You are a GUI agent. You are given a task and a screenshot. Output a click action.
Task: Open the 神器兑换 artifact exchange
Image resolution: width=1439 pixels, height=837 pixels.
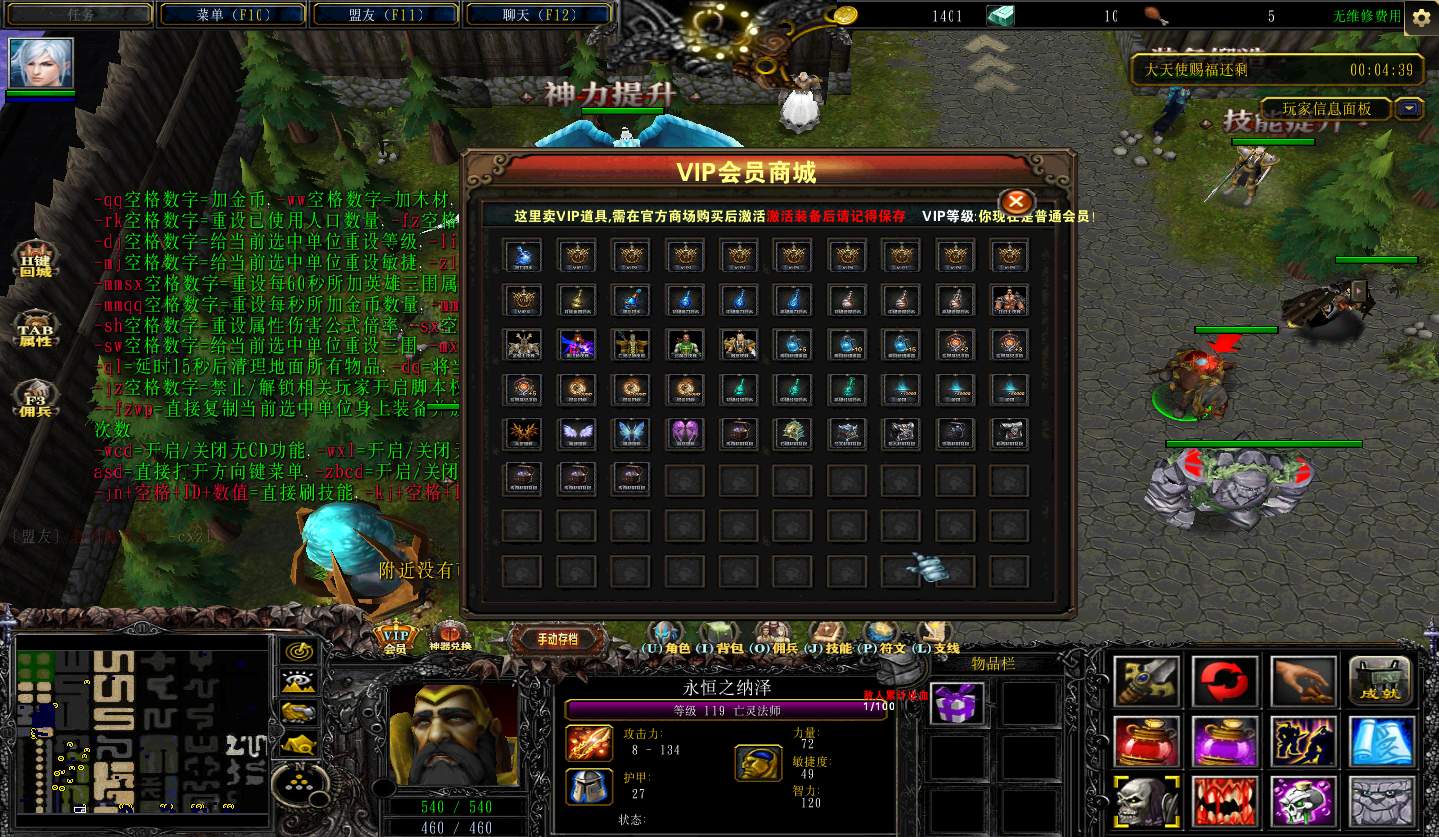point(450,637)
